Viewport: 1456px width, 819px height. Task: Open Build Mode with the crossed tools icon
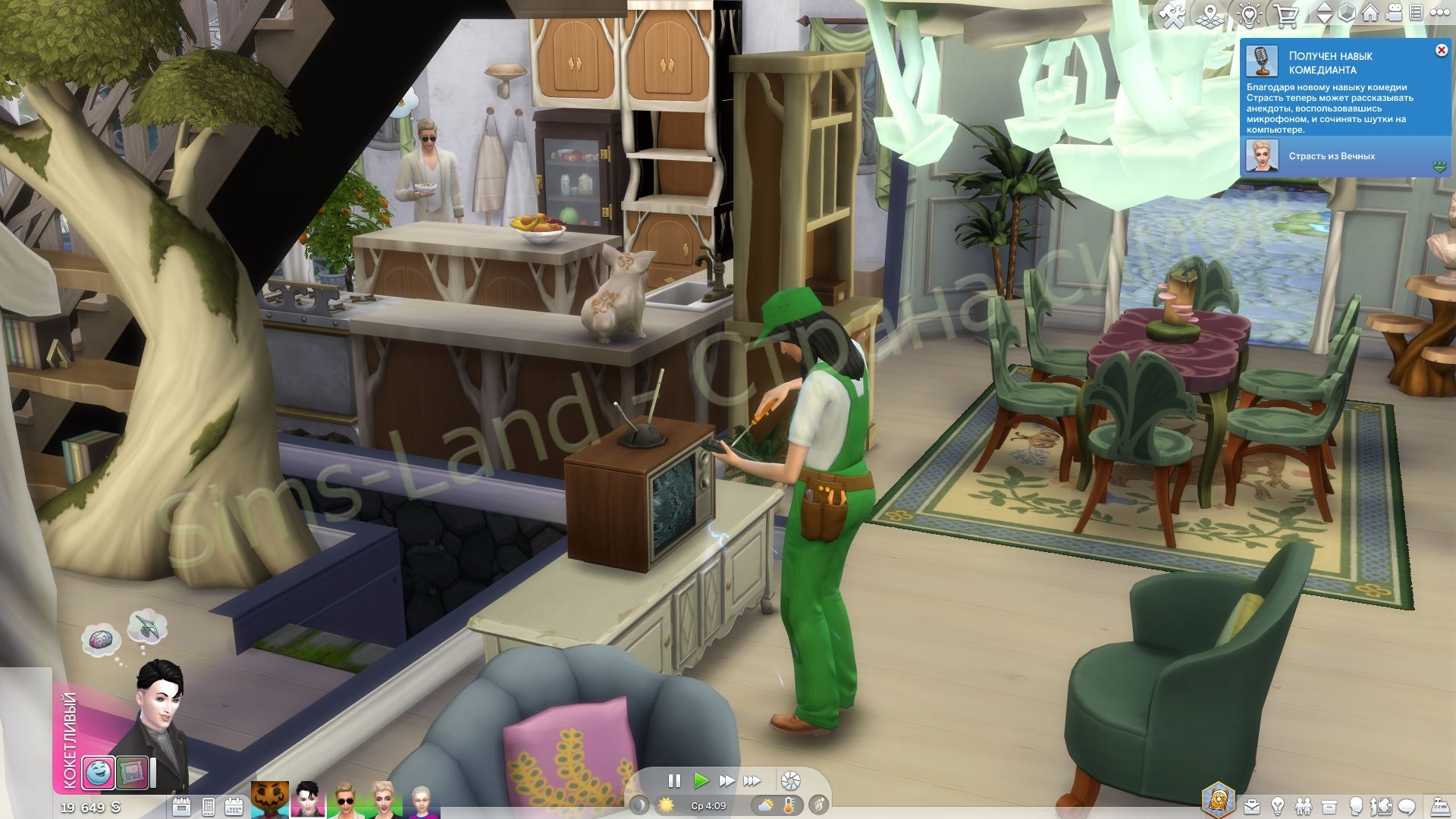click(1173, 13)
